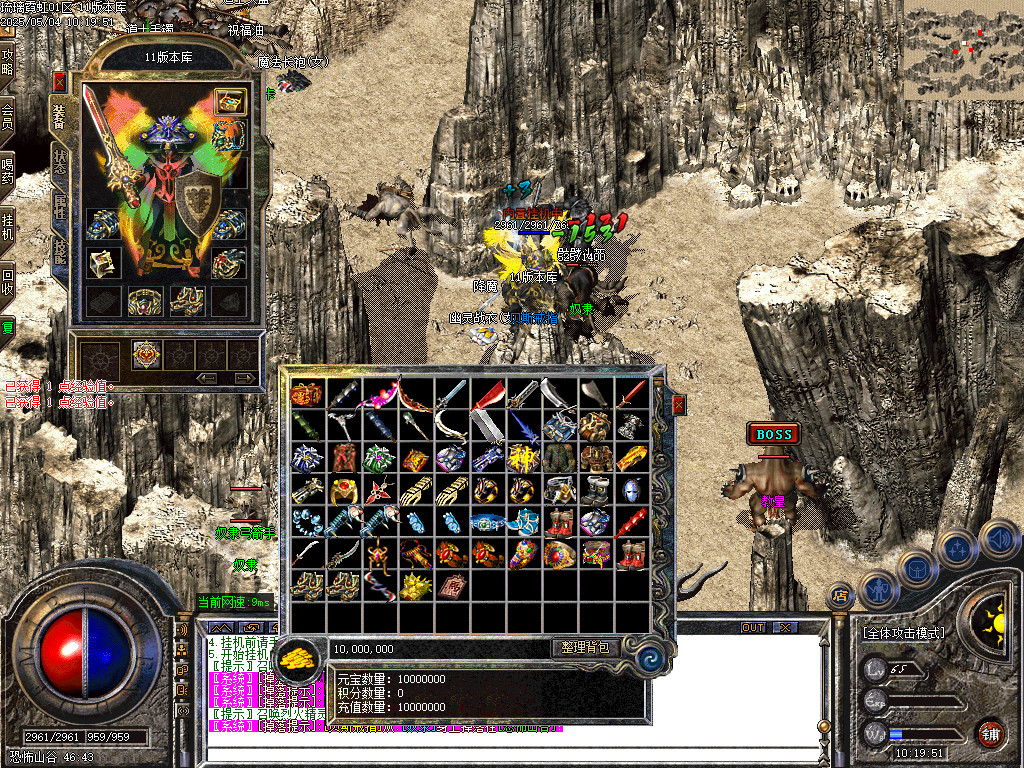Click the minimap in the corner
Image resolution: width=1024 pixels, height=768 pixels.
click(962, 50)
